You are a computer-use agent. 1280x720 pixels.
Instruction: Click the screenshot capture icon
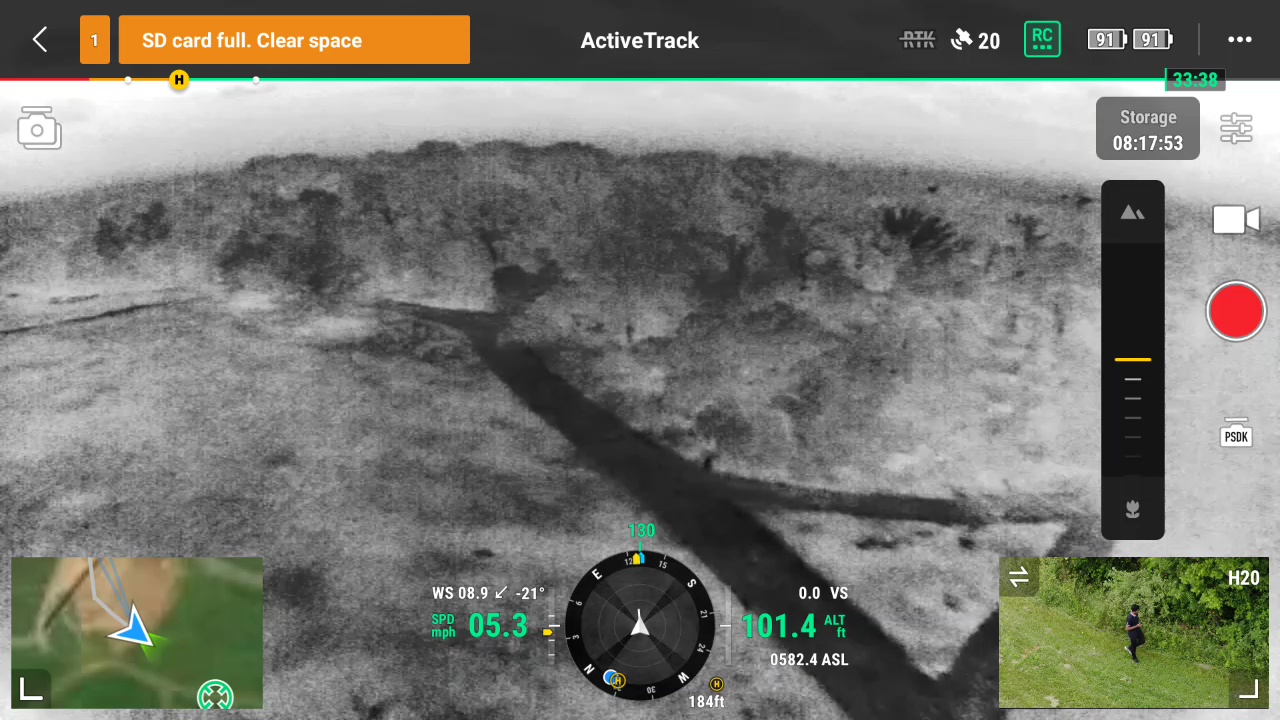pyautogui.click(x=39, y=128)
